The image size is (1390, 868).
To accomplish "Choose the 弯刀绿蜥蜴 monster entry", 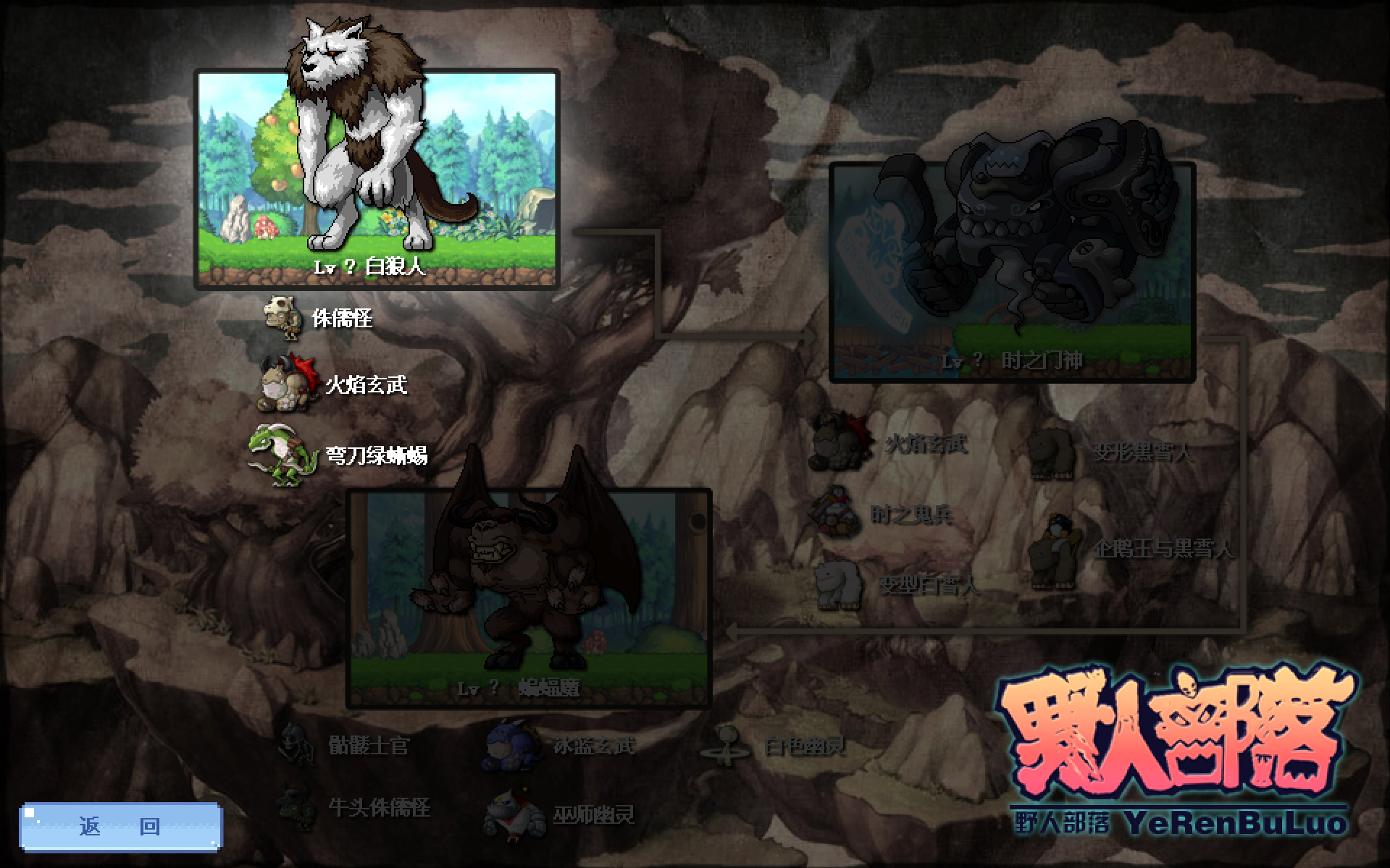I will (x=339, y=455).
